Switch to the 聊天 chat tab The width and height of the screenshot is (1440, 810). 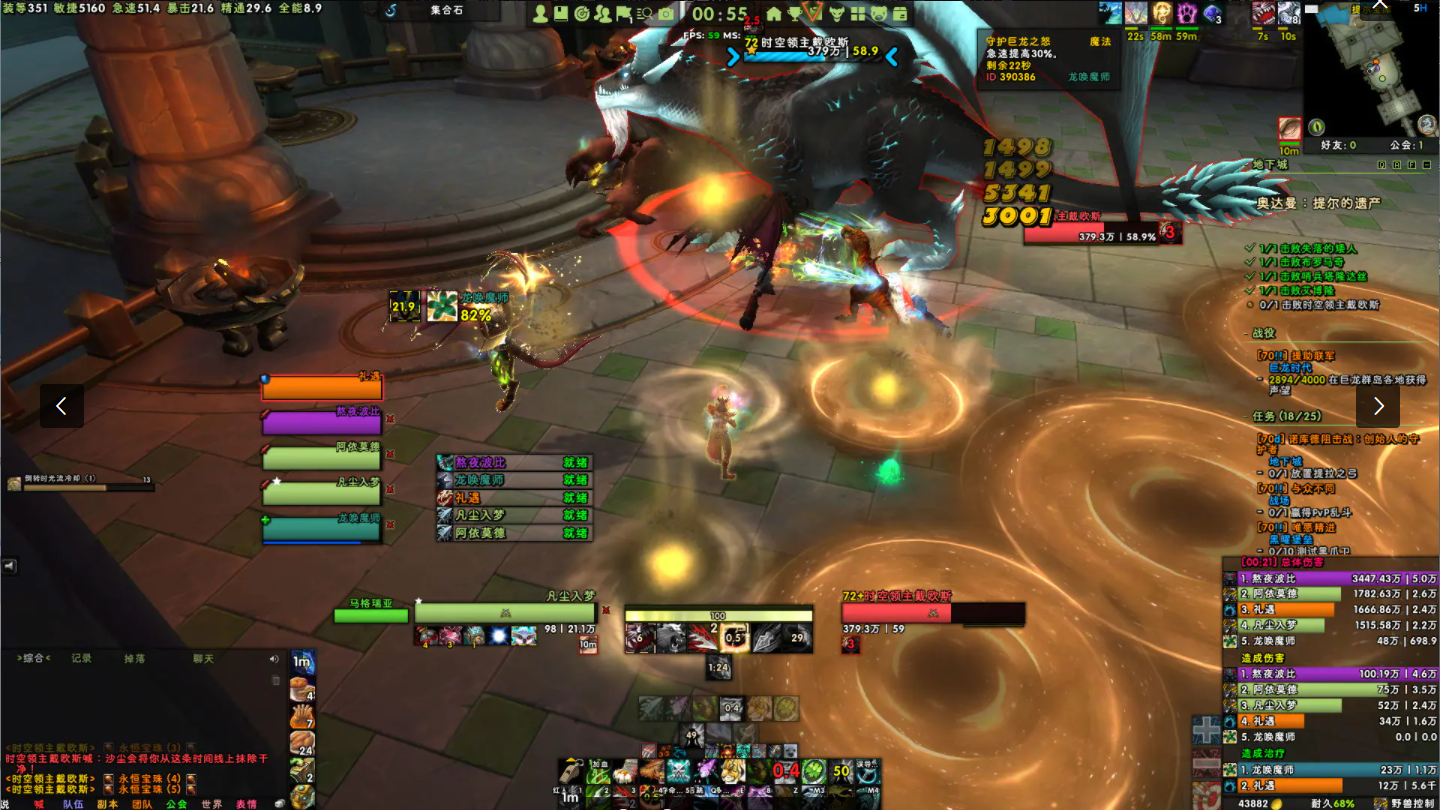(203, 658)
